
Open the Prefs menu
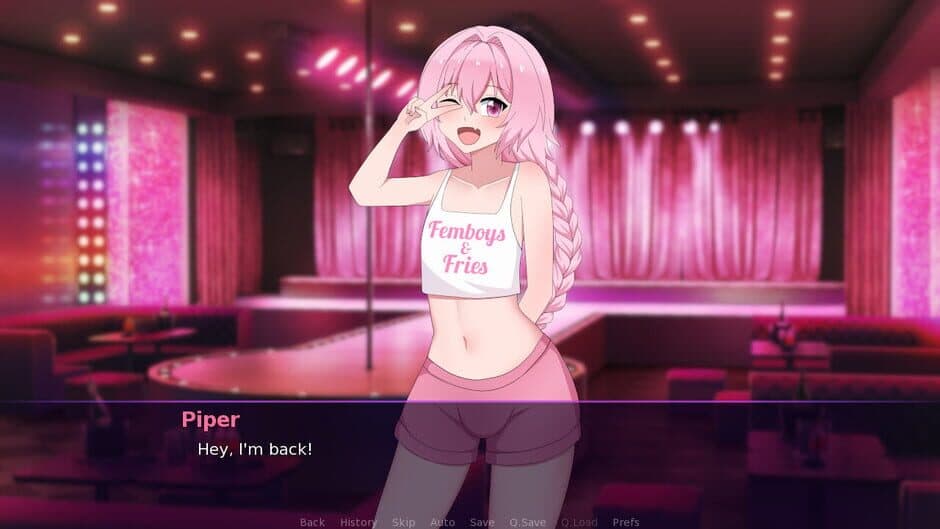(626, 522)
